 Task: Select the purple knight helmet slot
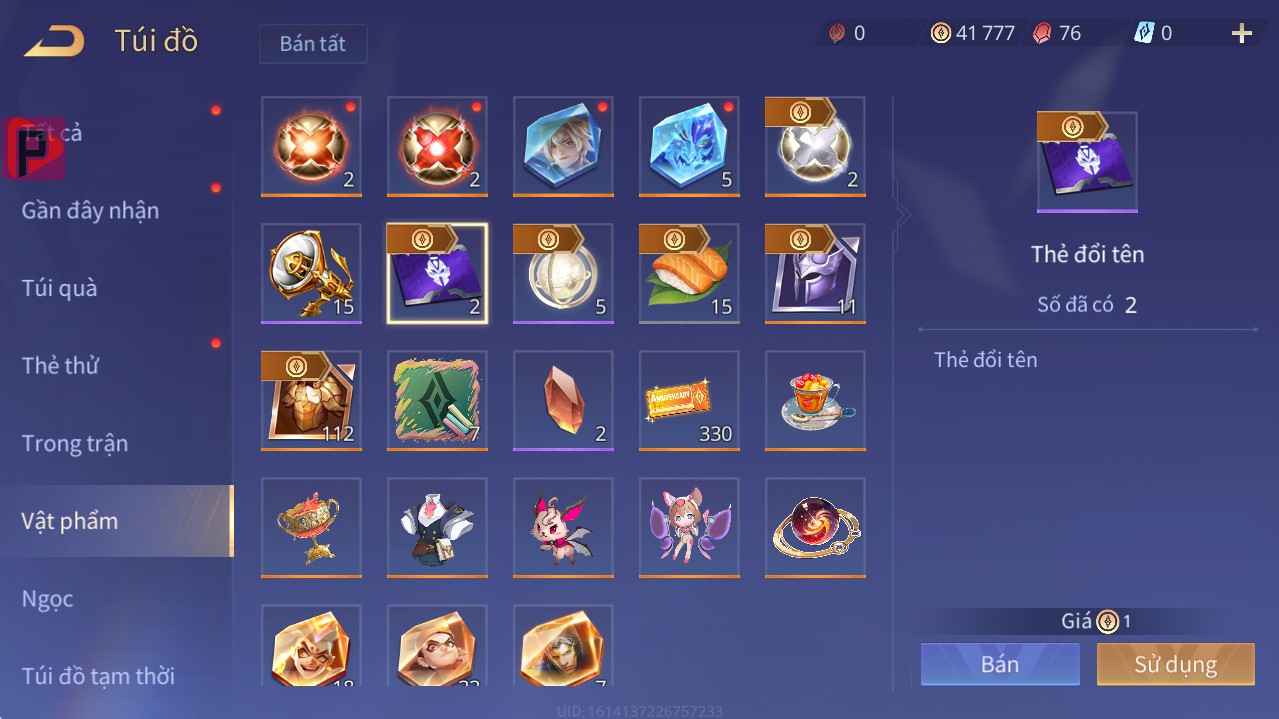[x=815, y=273]
